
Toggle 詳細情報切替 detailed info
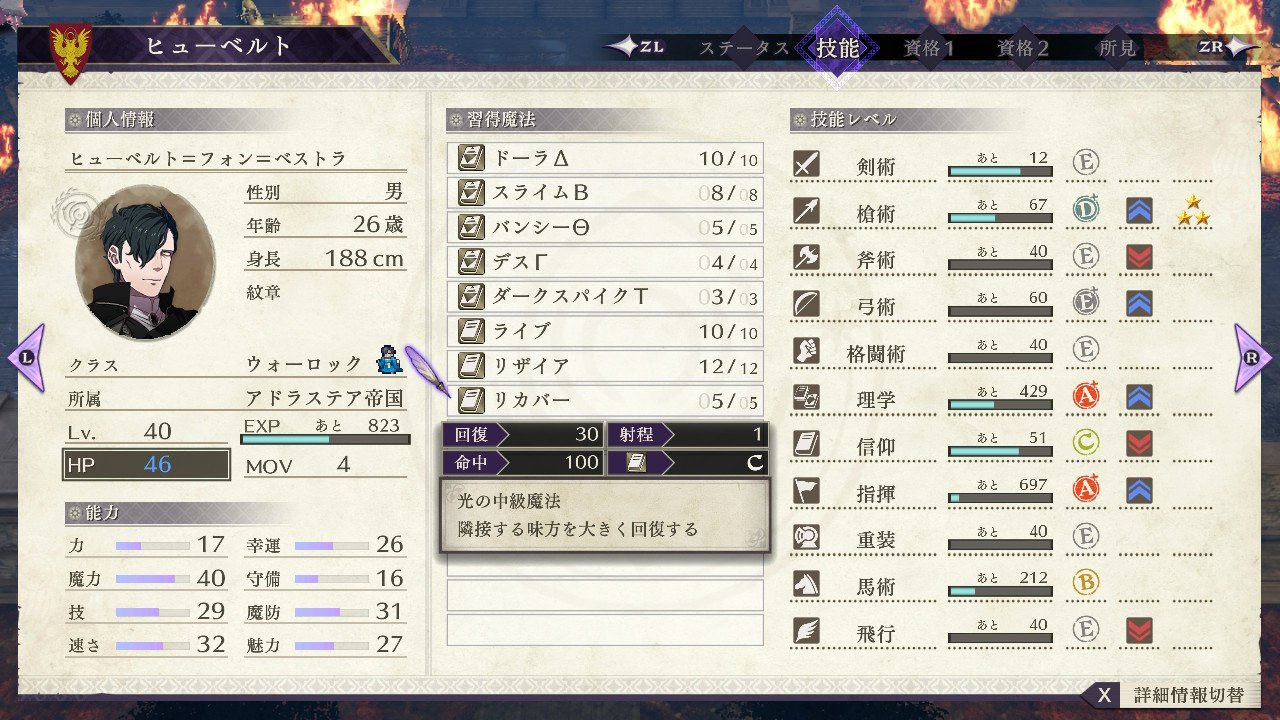pos(1170,695)
